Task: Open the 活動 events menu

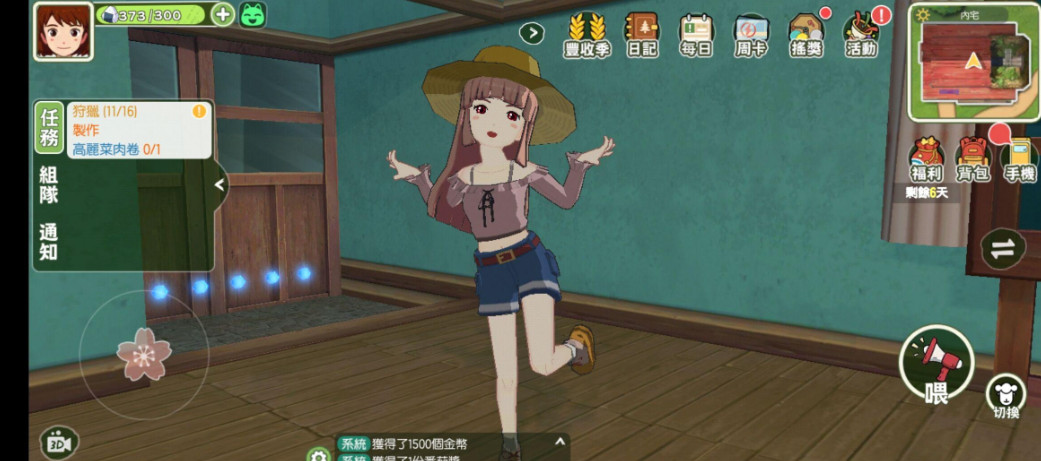Action: pyautogui.click(x=860, y=35)
